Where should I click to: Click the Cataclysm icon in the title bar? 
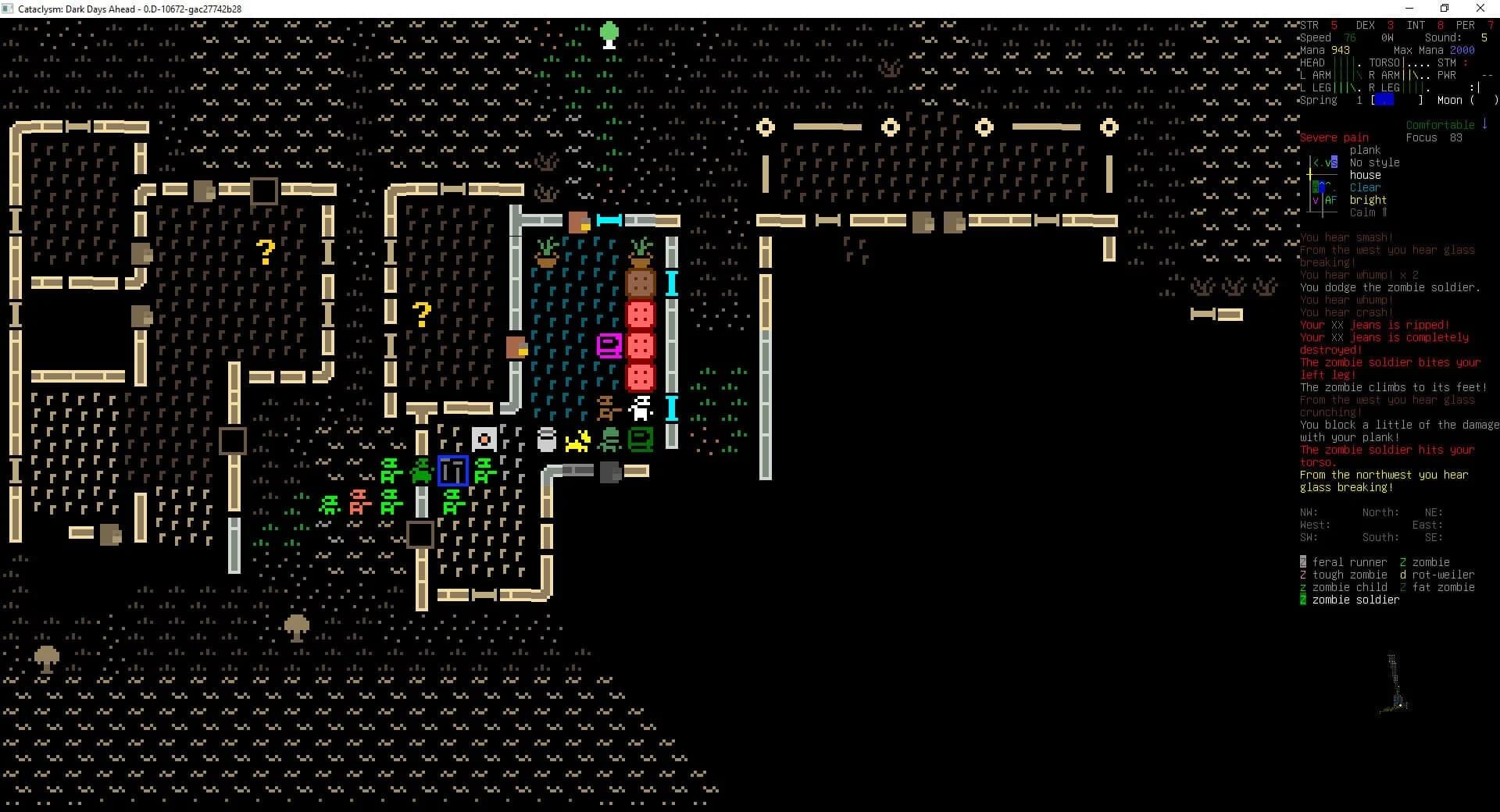pos(9,9)
